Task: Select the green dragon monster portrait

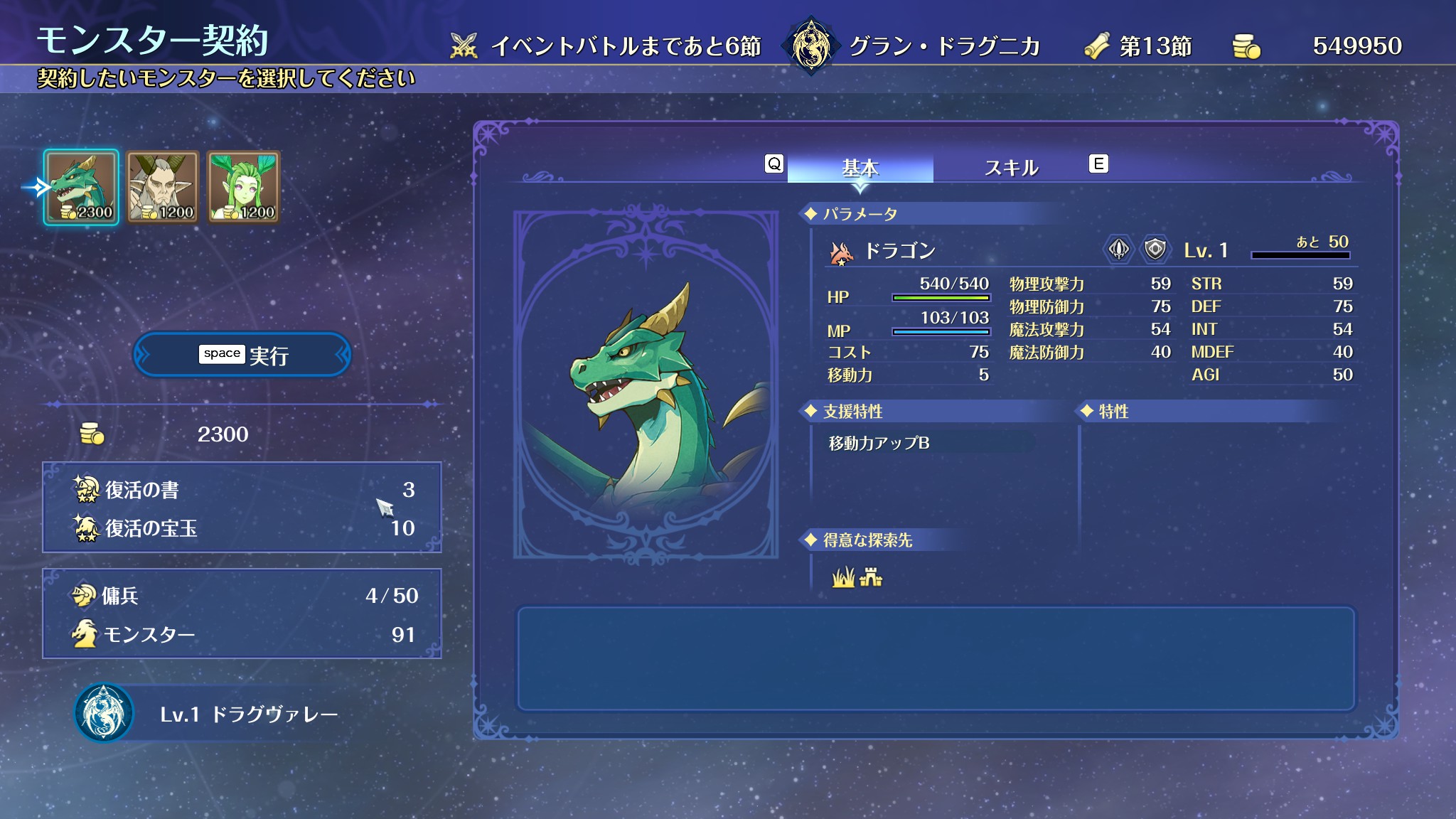Action: [81, 187]
